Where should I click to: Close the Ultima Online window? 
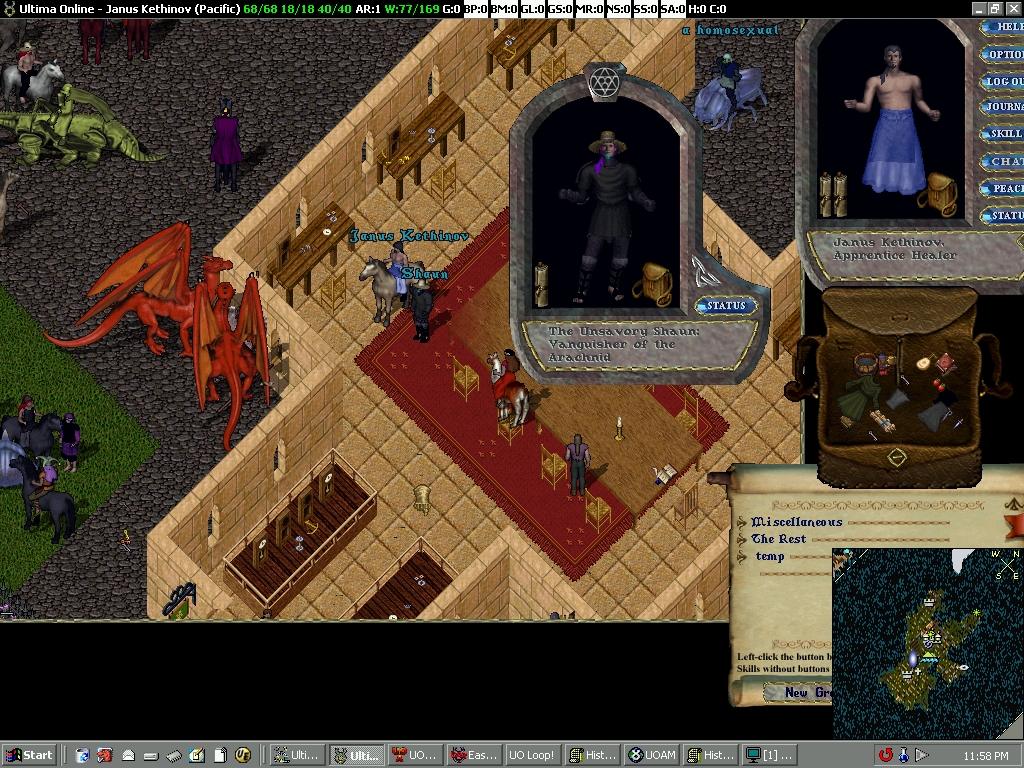[x=1013, y=9]
